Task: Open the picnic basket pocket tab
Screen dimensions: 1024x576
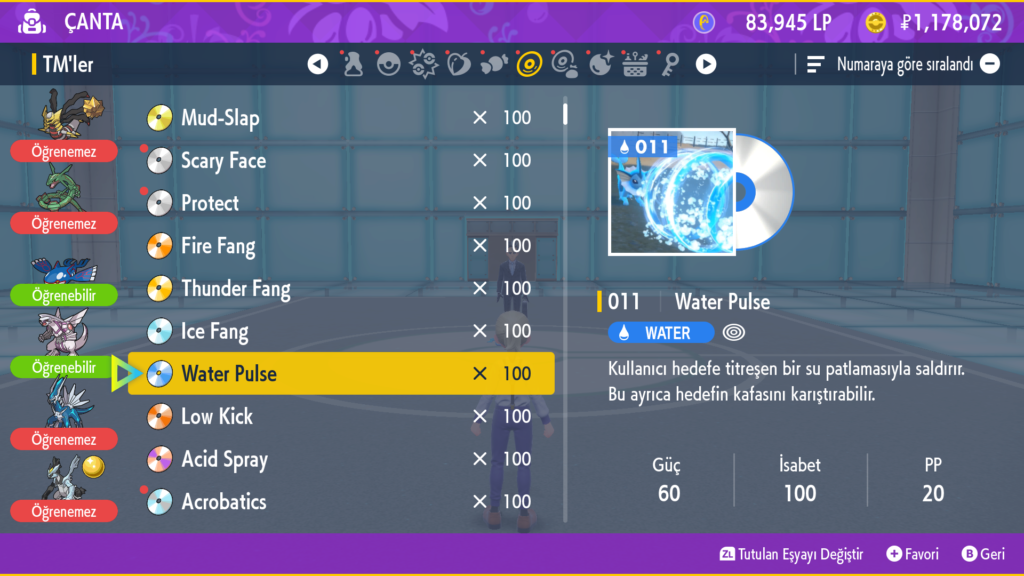Action: coord(635,65)
